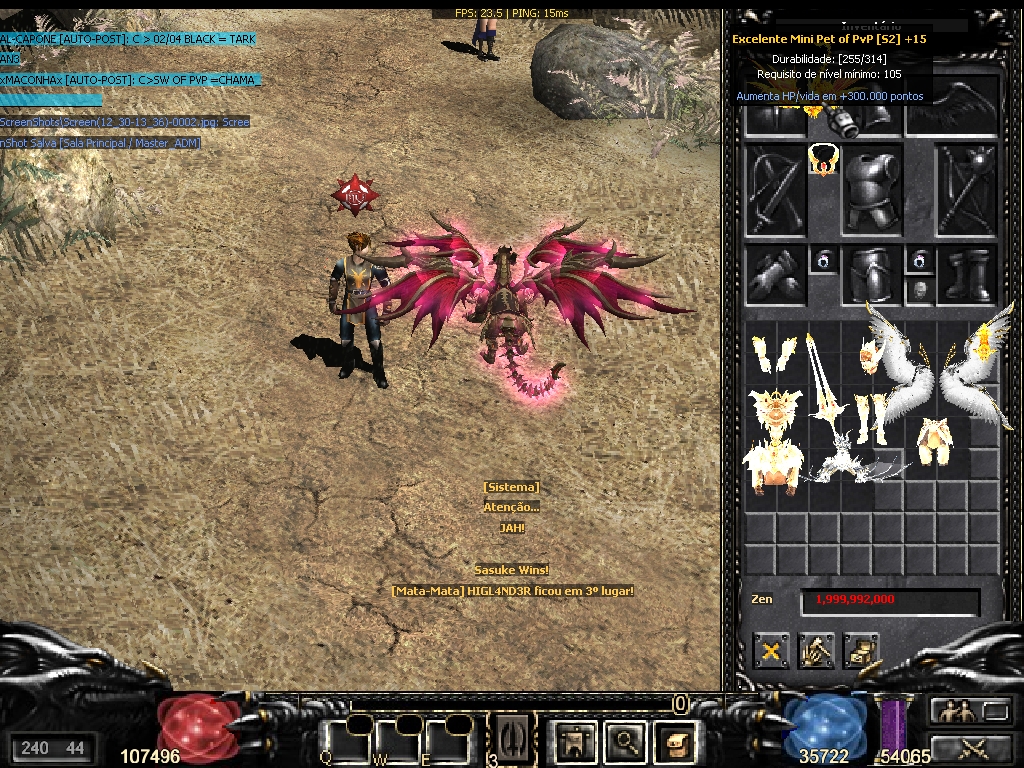Image resolution: width=1024 pixels, height=768 pixels.
Task: Click the magnifying glass button
Action: click(x=627, y=741)
